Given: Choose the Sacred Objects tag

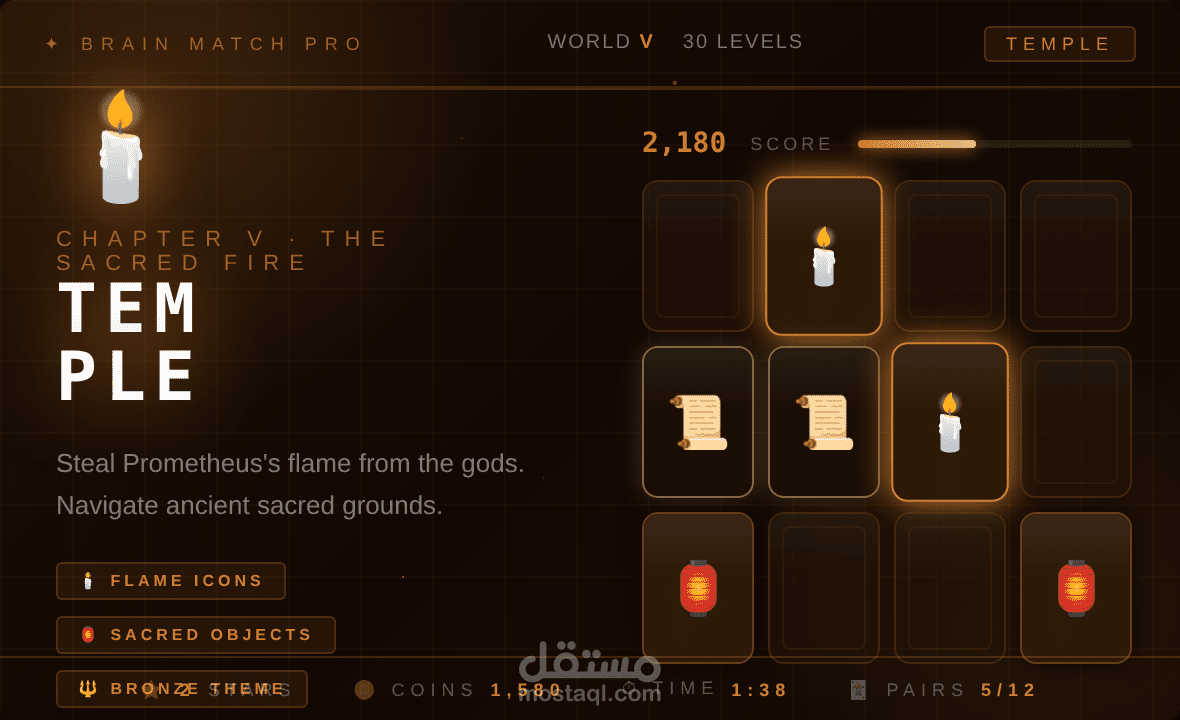Looking at the screenshot, I should 196,635.
